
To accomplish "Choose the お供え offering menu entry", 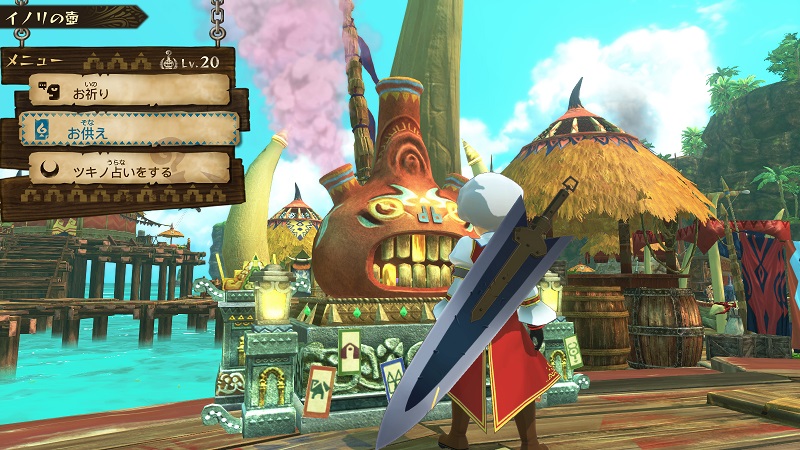I will pos(129,130).
